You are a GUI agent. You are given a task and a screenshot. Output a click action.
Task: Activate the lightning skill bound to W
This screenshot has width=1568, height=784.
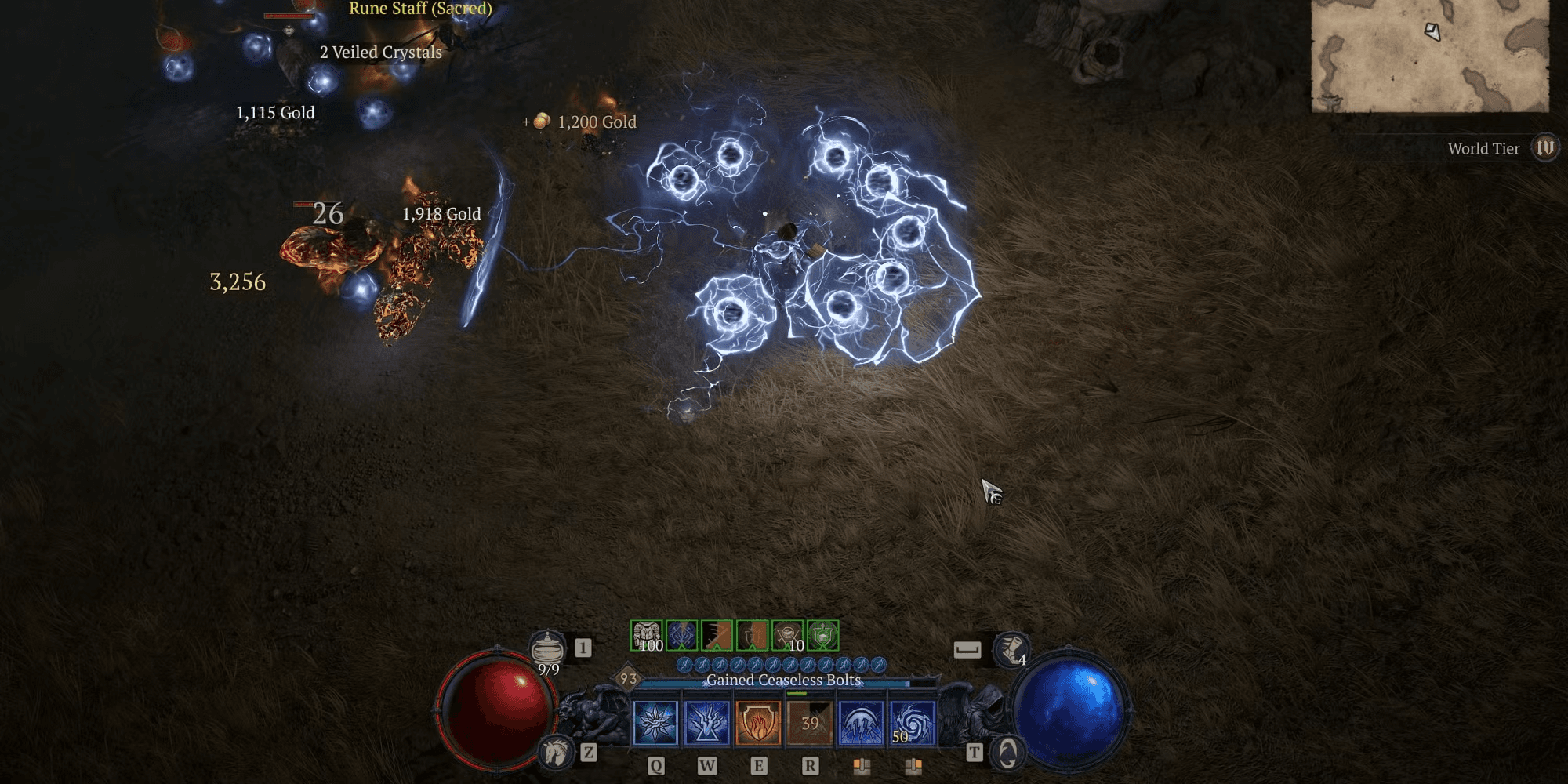[x=706, y=722]
